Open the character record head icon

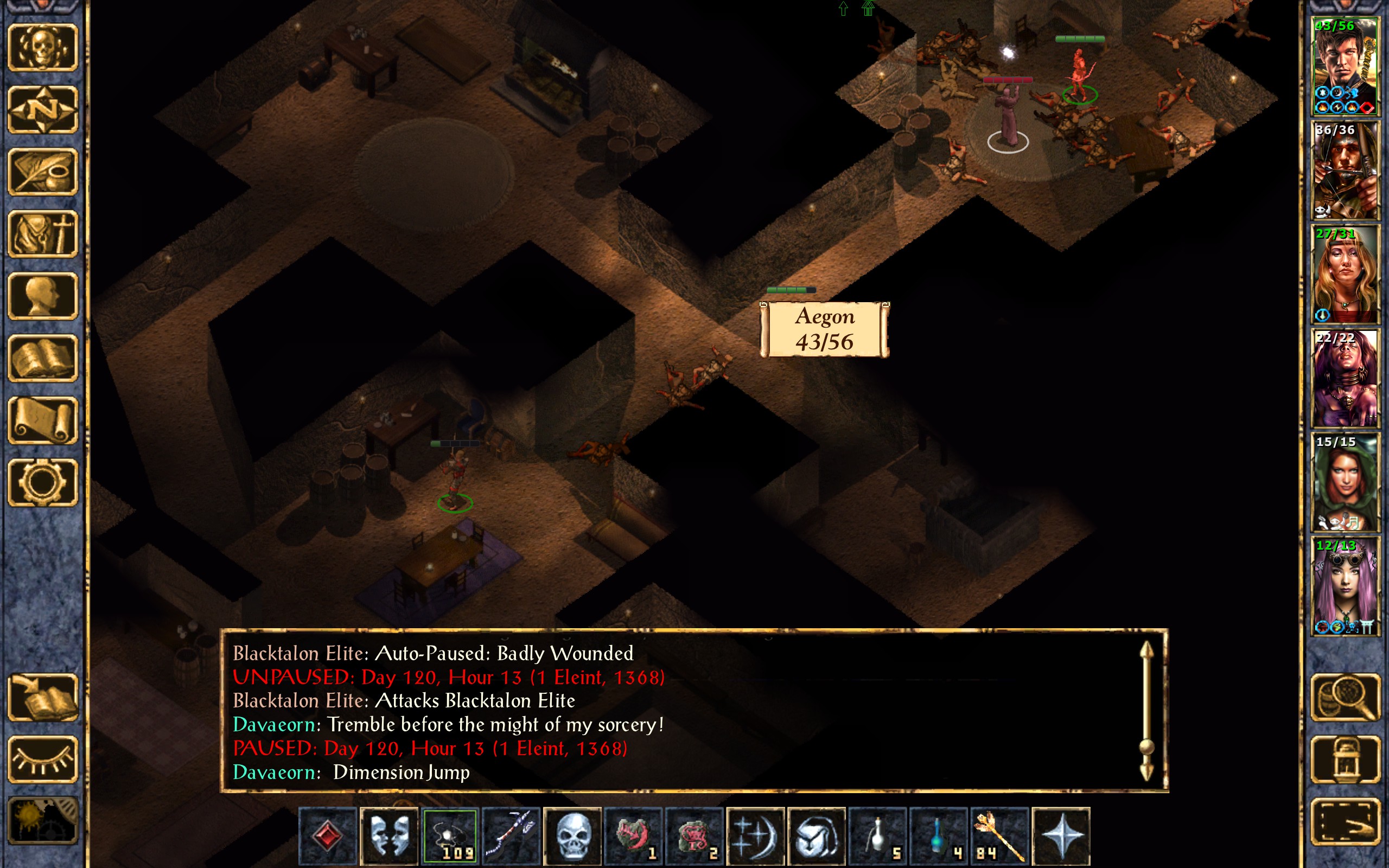point(42,296)
